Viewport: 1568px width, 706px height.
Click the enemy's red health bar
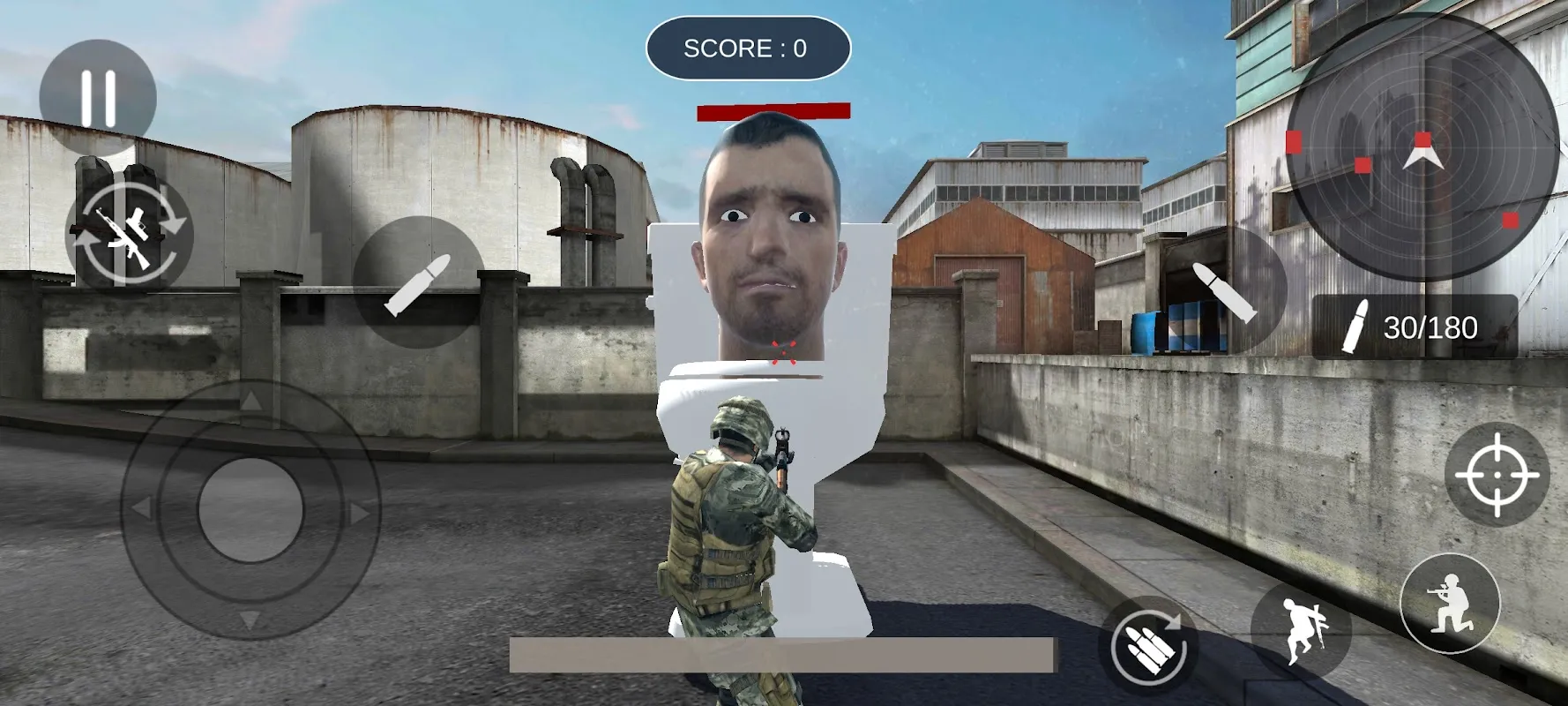point(772,110)
